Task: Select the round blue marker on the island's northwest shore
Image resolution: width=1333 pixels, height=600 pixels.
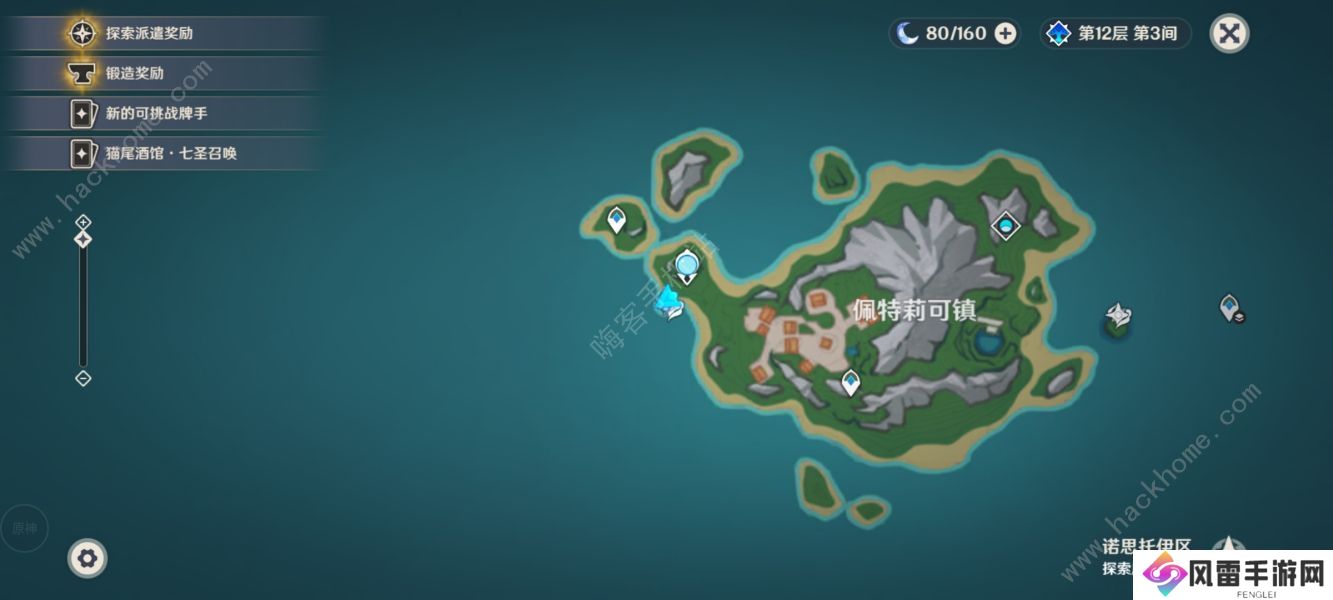Action: click(686, 266)
